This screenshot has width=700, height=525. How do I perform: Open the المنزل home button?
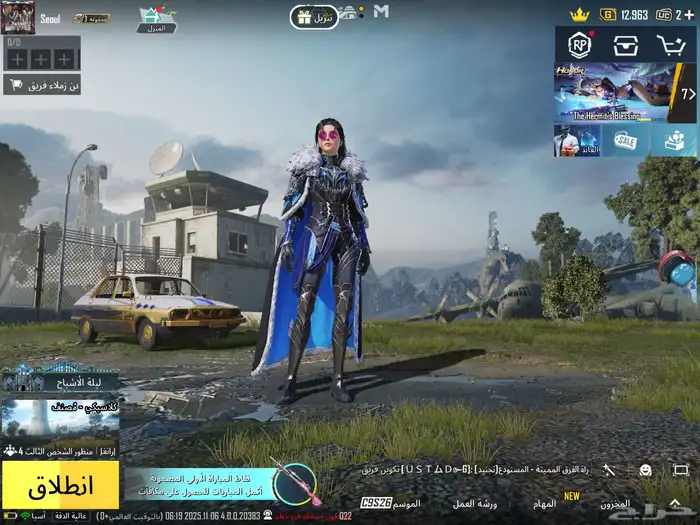(156, 20)
